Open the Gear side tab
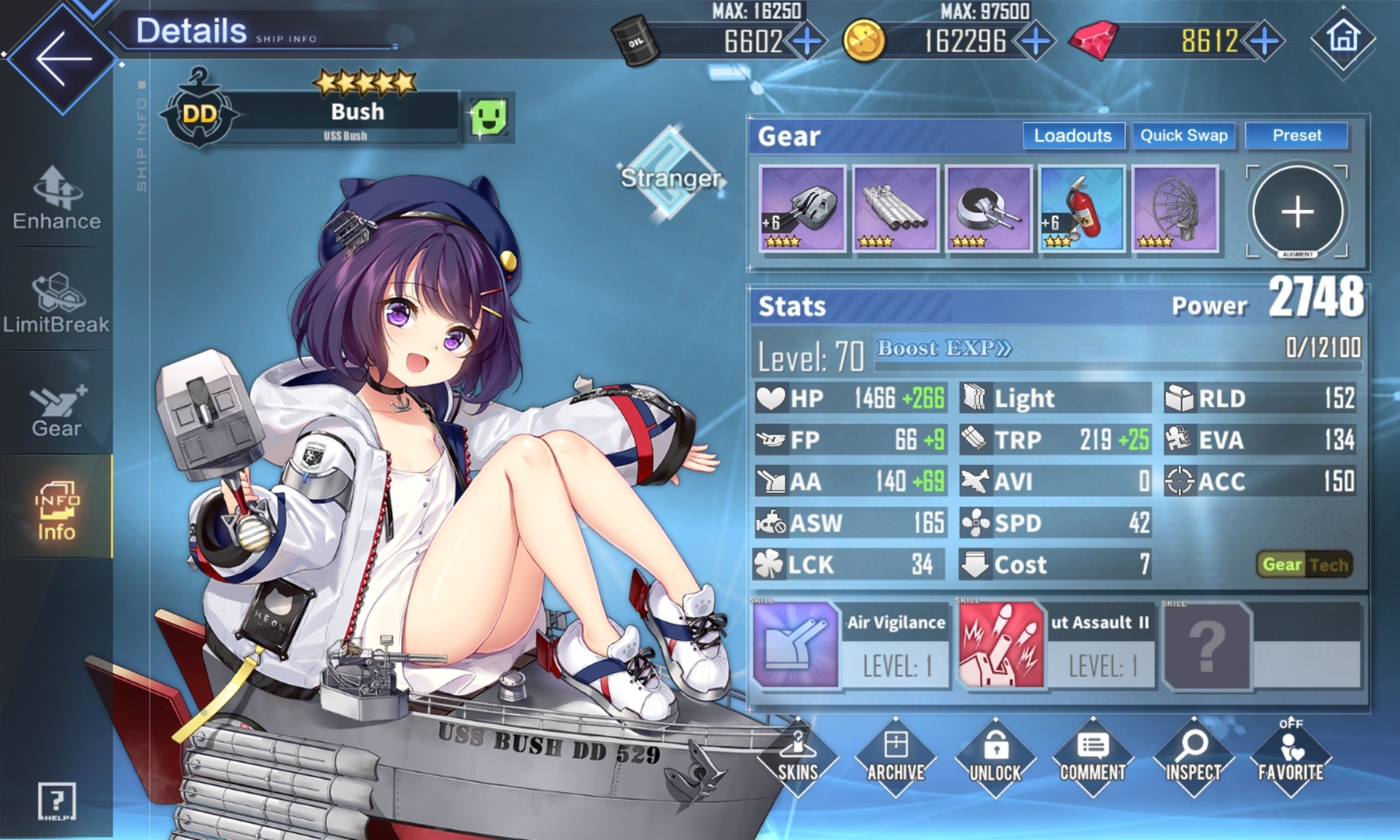 [57, 410]
